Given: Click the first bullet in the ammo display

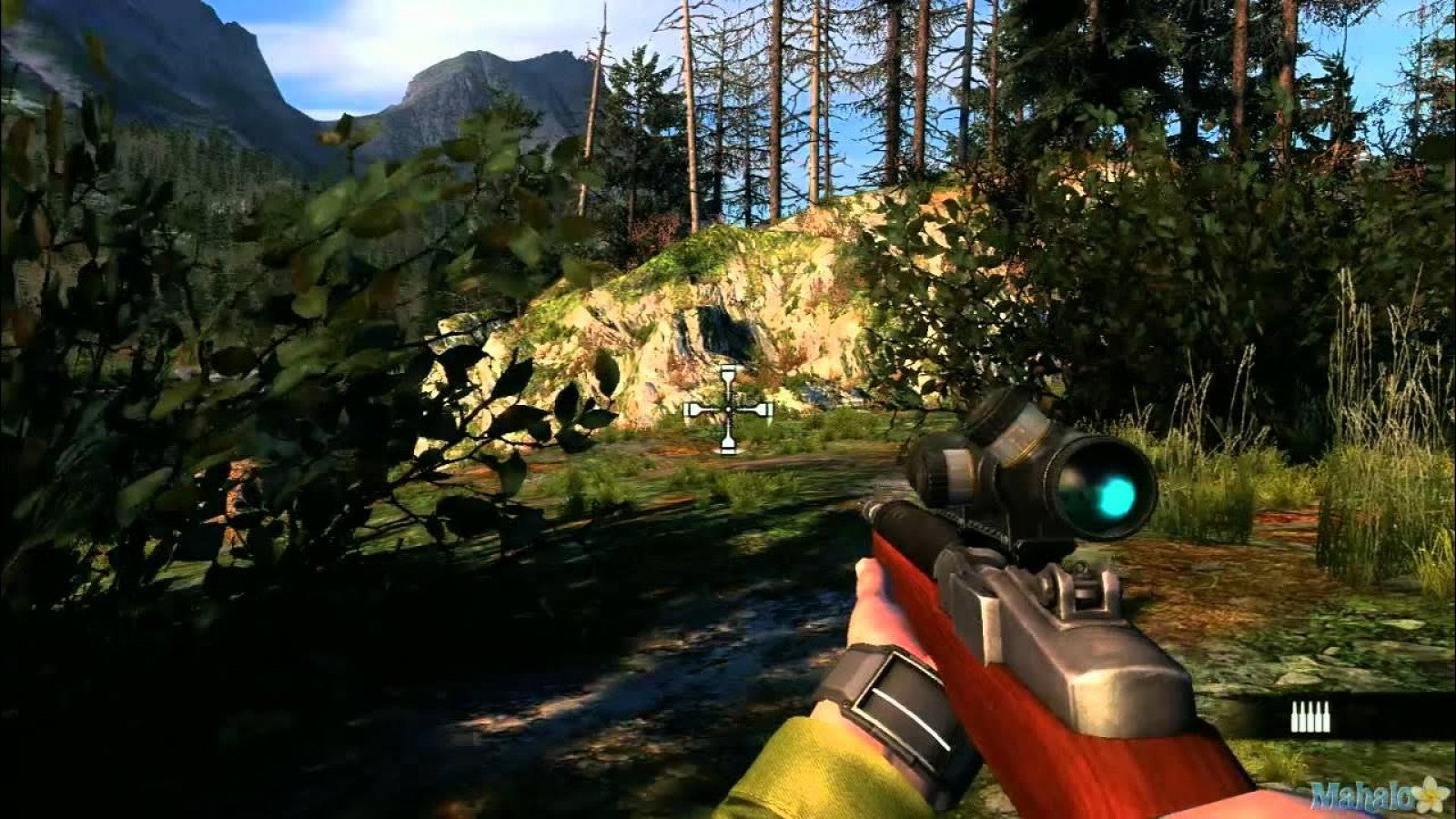Looking at the screenshot, I should point(1294,717).
